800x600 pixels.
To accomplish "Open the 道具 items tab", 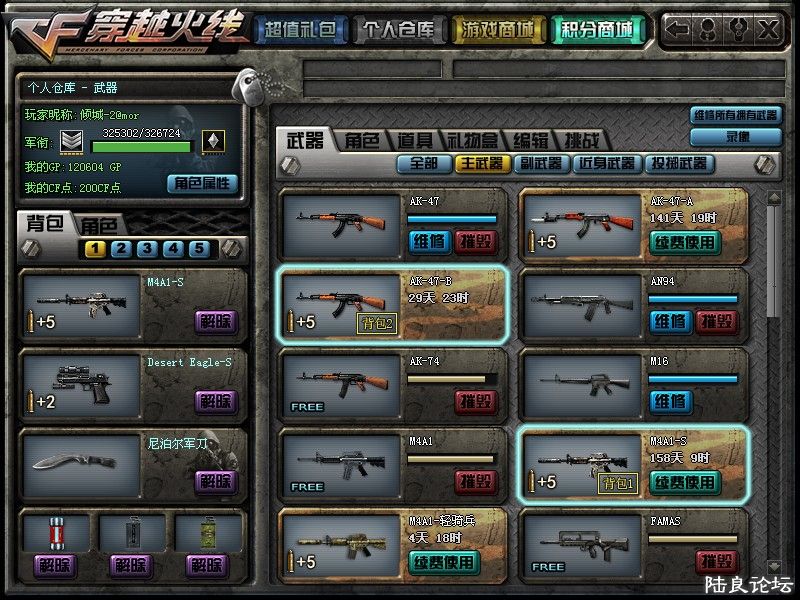I will click(415, 141).
